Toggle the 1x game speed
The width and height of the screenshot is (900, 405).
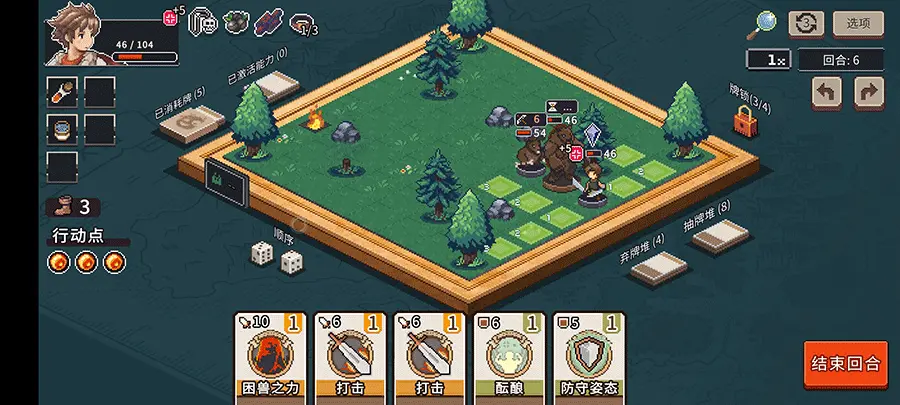coord(768,60)
